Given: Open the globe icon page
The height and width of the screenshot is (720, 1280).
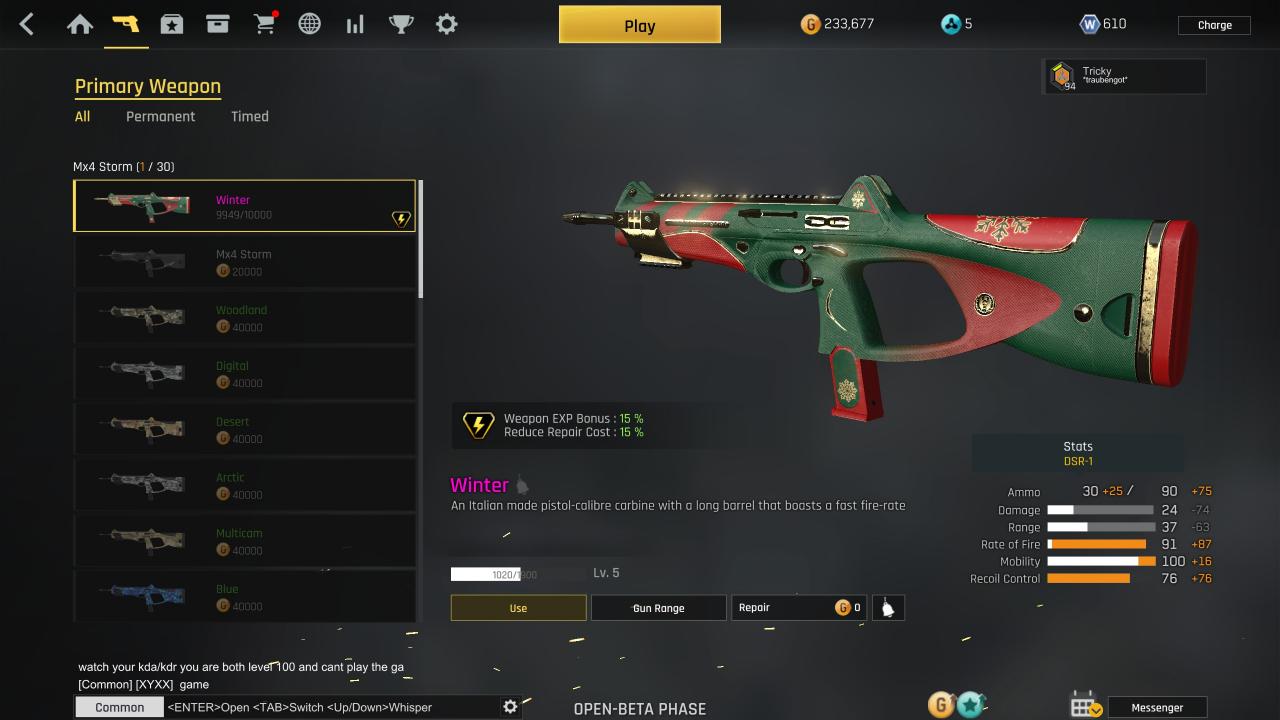Looking at the screenshot, I should point(310,25).
